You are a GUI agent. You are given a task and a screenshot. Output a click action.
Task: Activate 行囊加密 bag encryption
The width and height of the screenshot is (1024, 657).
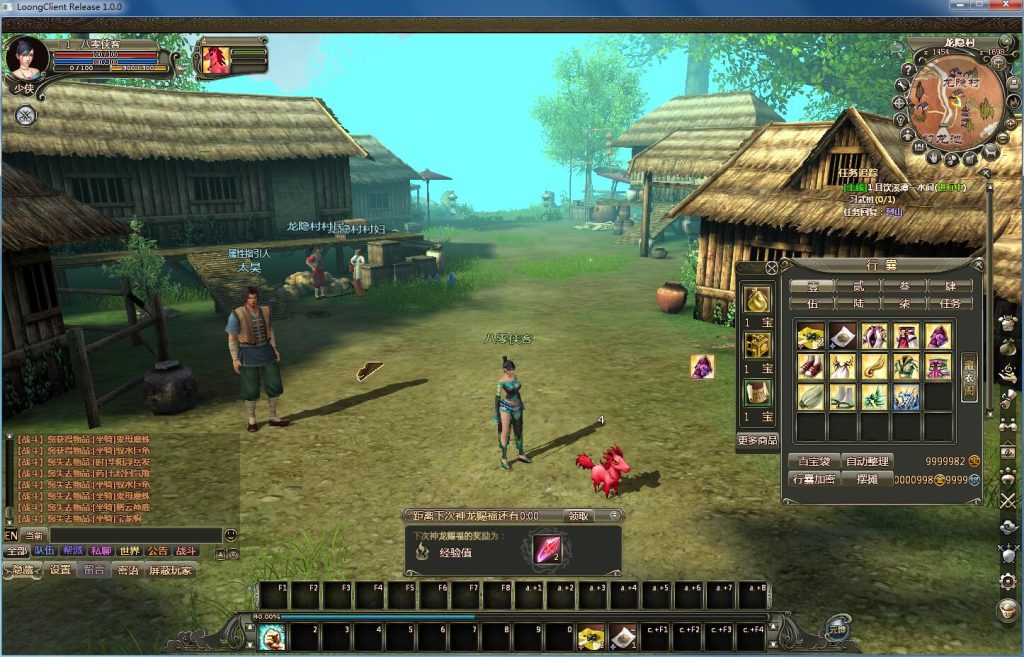[813, 479]
